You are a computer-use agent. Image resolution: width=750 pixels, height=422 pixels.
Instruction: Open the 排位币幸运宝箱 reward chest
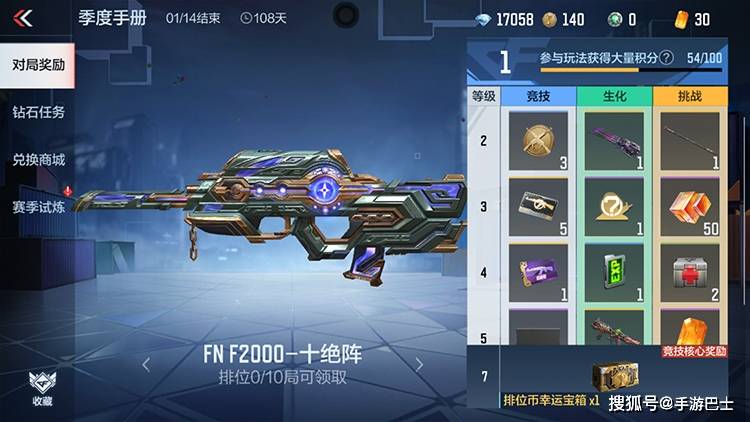(613, 378)
